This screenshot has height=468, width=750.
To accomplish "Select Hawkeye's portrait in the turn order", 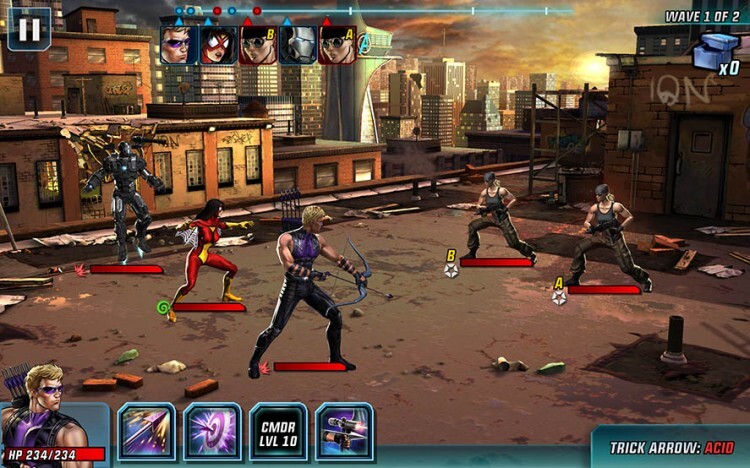I will pyautogui.click(x=179, y=45).
